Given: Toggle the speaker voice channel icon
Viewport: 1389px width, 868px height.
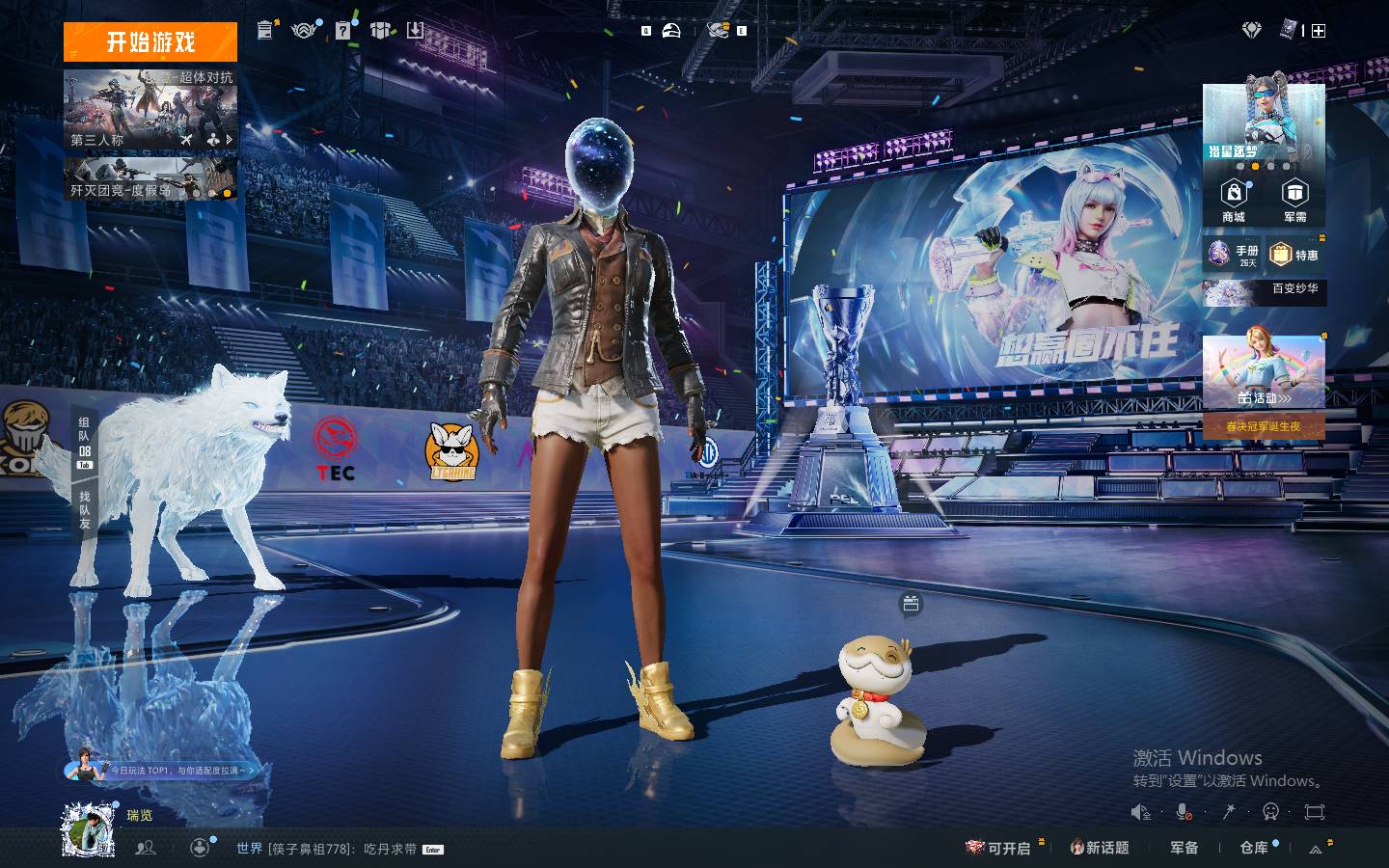Looking at the screenshot, I should tap(1141, 812).
